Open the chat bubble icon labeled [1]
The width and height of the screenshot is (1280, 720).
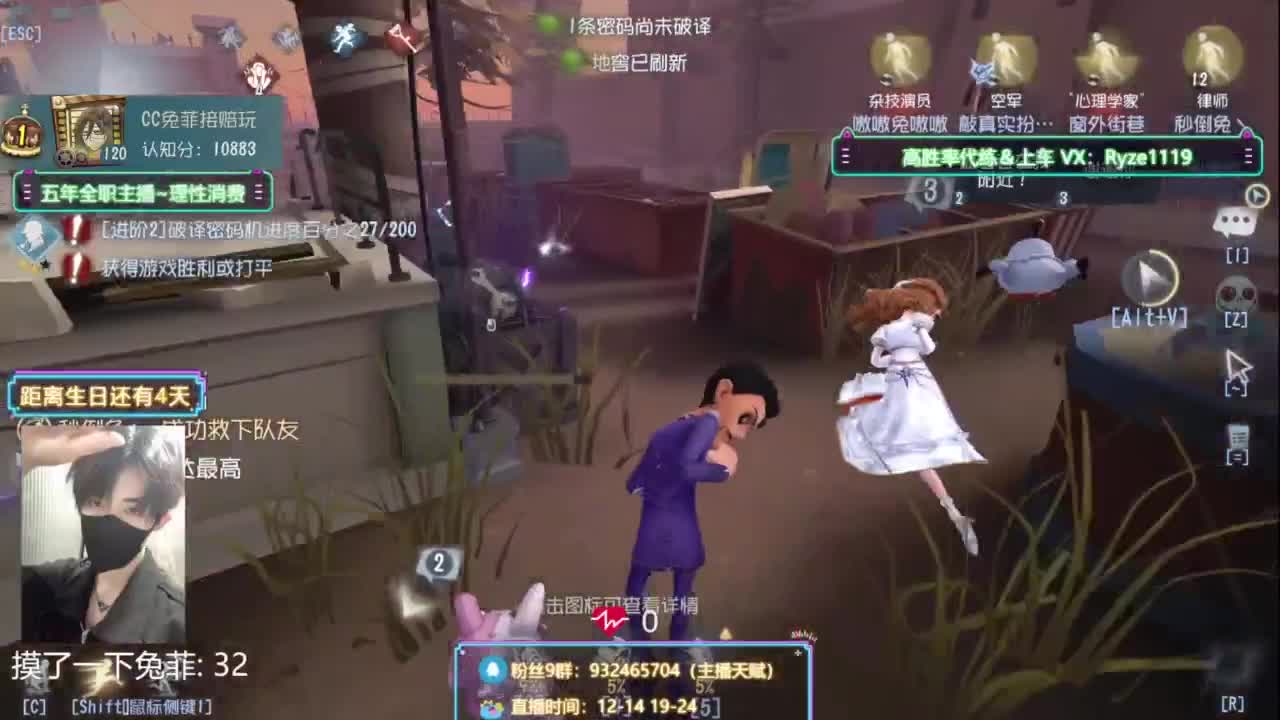tap(1234, 220)
